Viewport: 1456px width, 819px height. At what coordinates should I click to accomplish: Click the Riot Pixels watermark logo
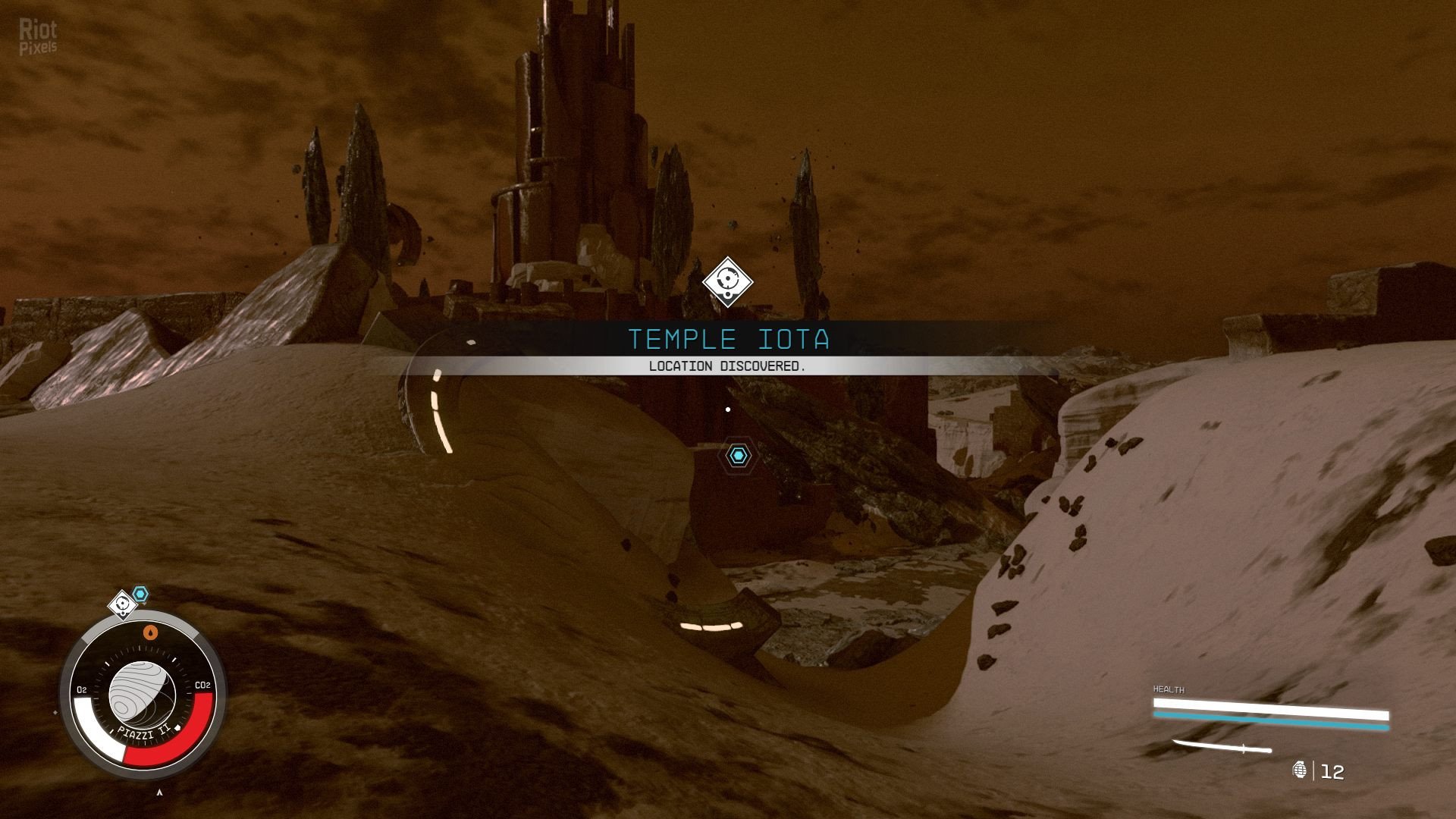point(38,37)
